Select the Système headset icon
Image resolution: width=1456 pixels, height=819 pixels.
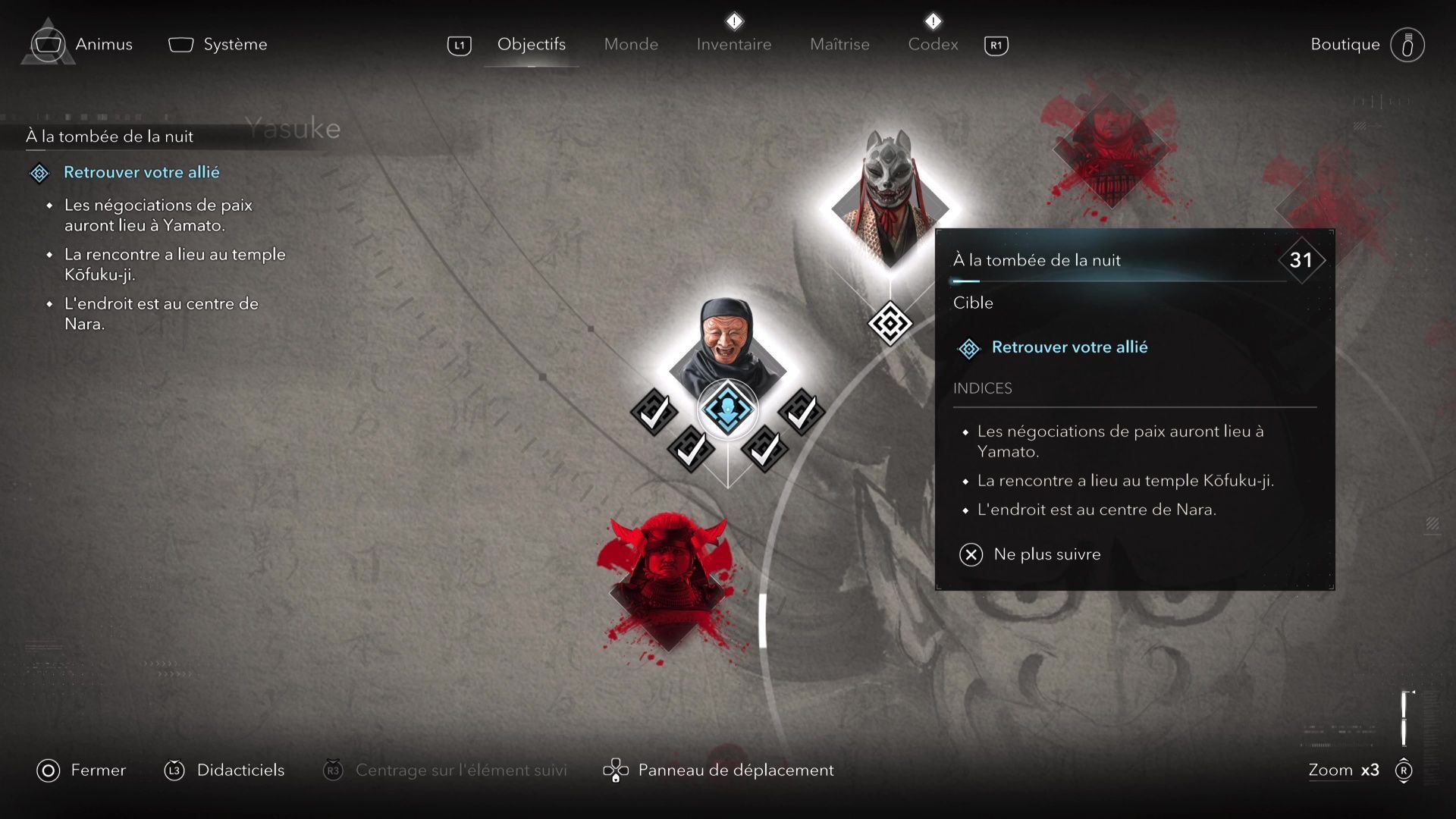180,44
